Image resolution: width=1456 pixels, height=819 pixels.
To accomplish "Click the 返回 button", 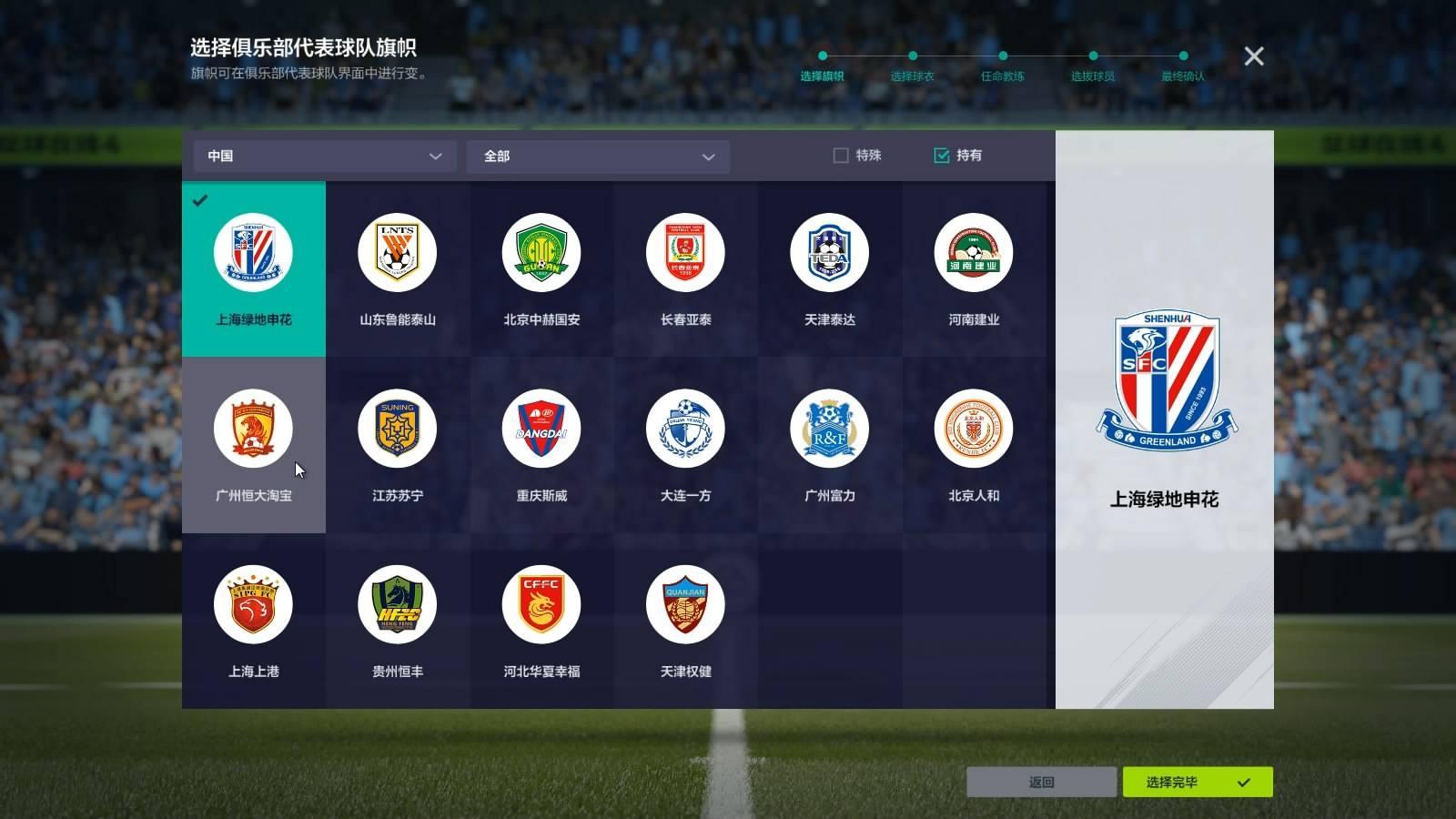I will click(x=1043, y=782).
